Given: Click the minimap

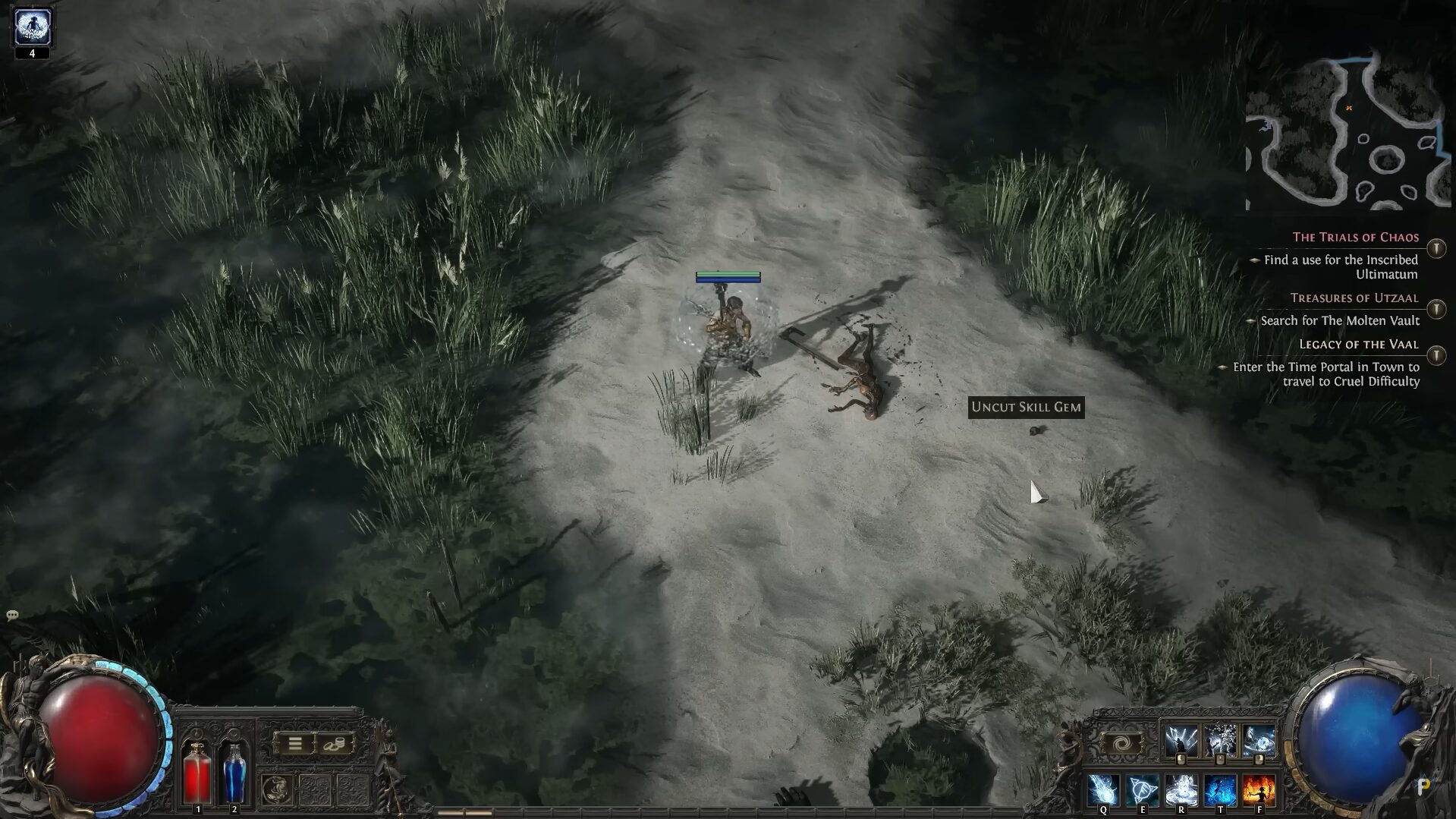Looking at the screenshot, I should (1348, 133).
